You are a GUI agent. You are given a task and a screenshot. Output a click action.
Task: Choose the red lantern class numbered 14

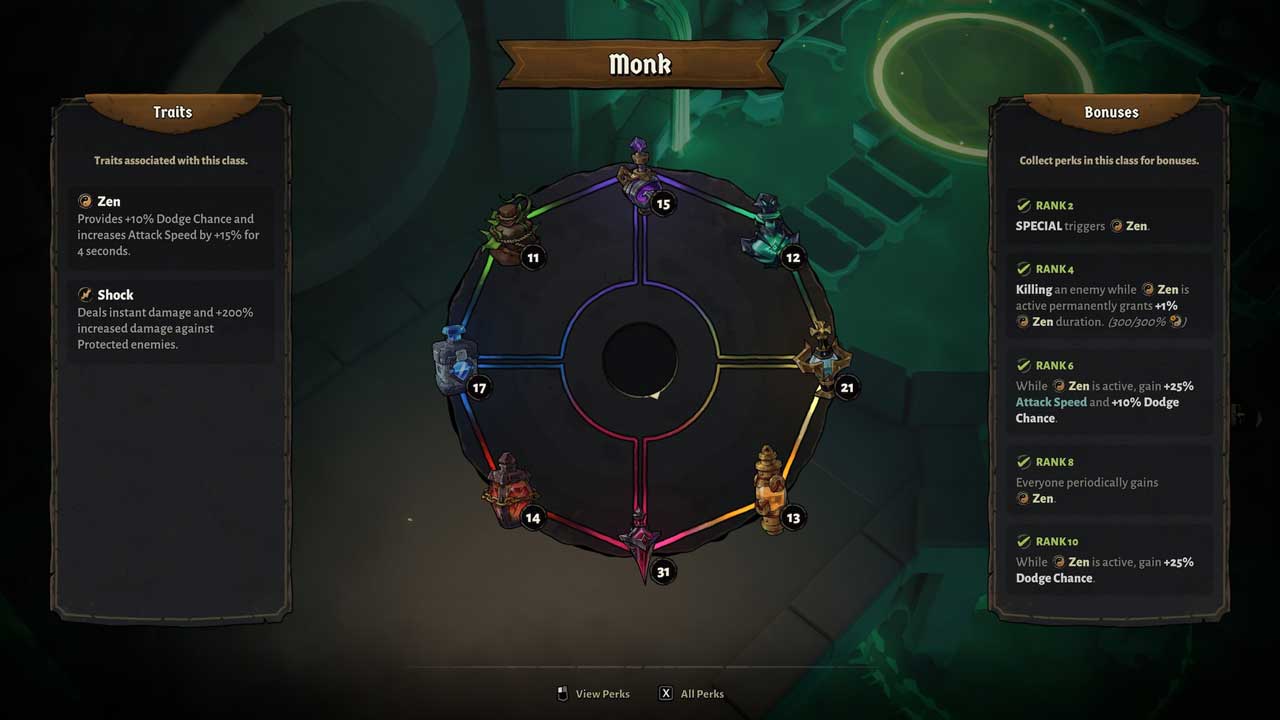[509, 490]
